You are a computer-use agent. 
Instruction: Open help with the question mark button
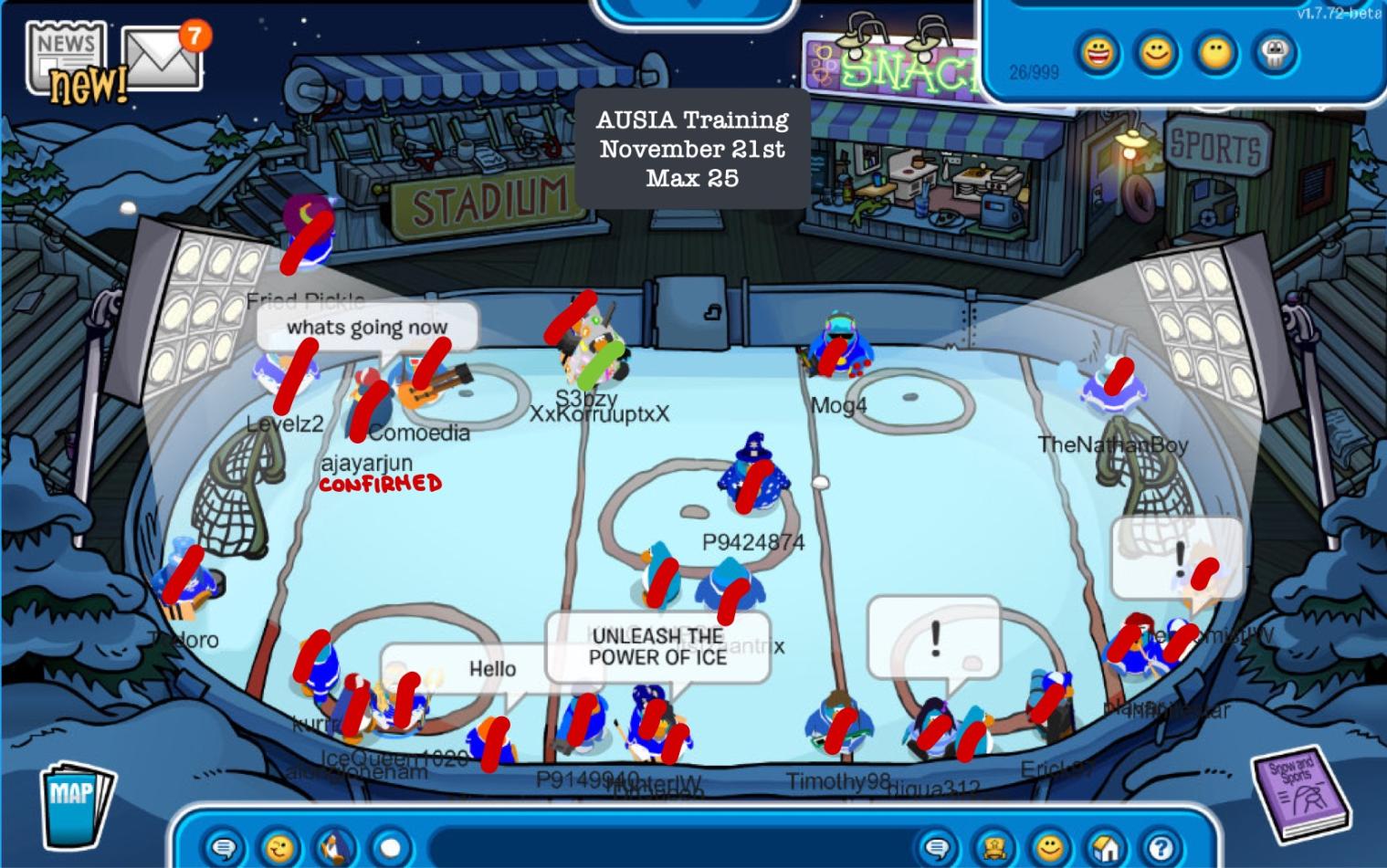click(x=1161, y=848)
